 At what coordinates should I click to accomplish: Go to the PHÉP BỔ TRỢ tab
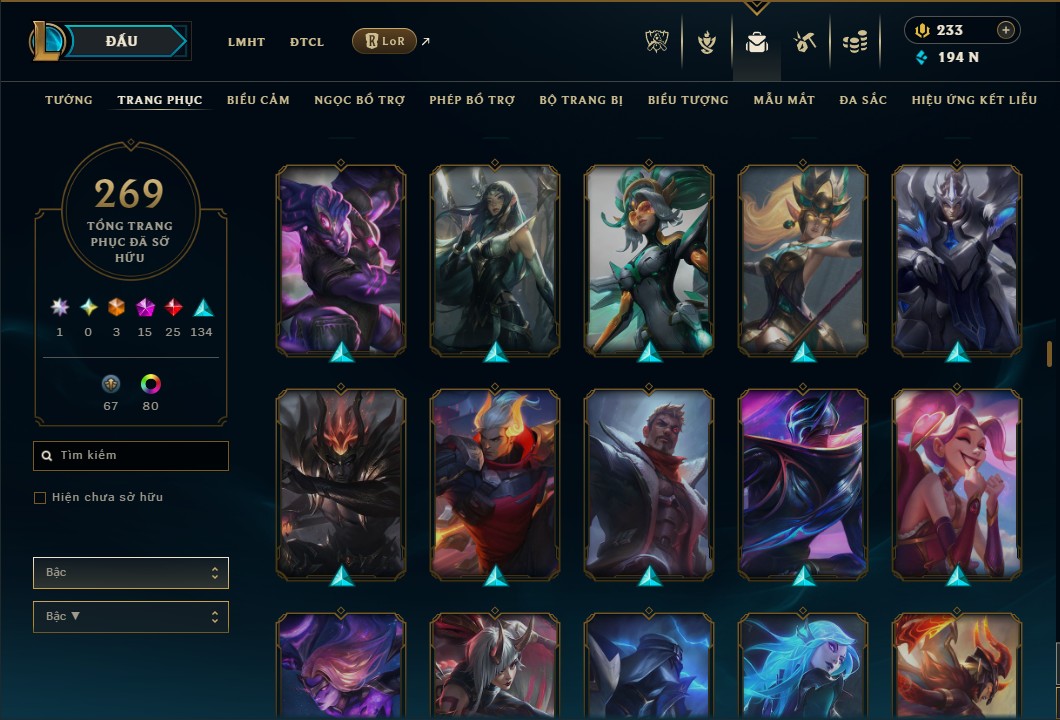pos(472,100)
